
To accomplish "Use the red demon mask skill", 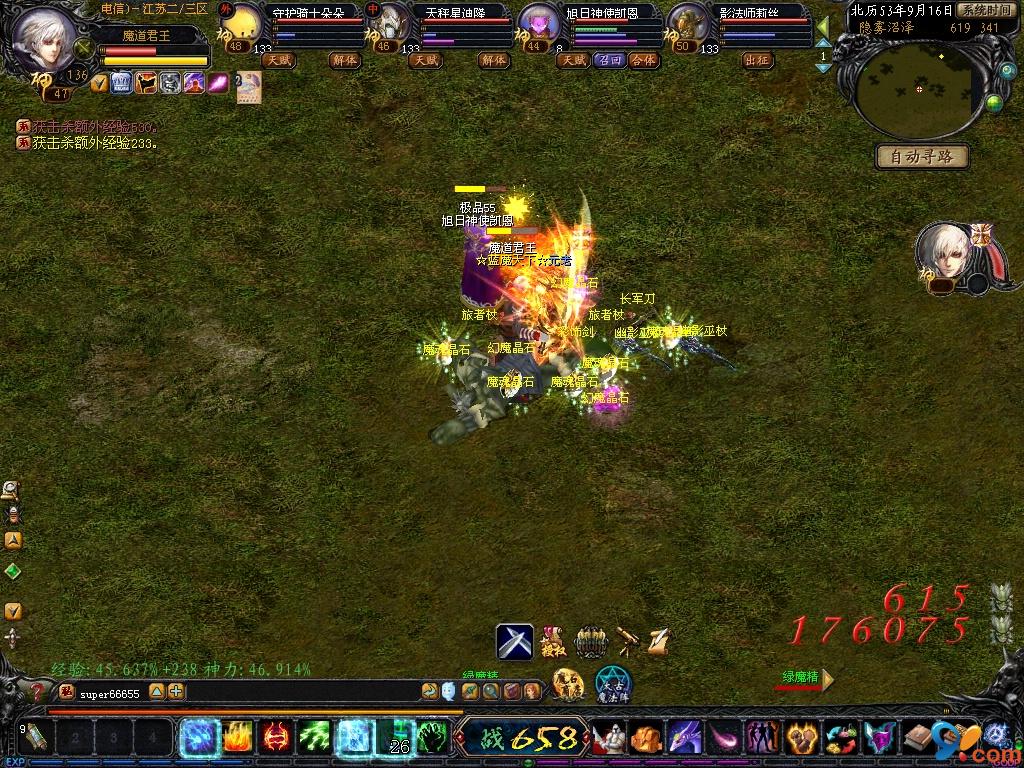I will click(275, 738).
